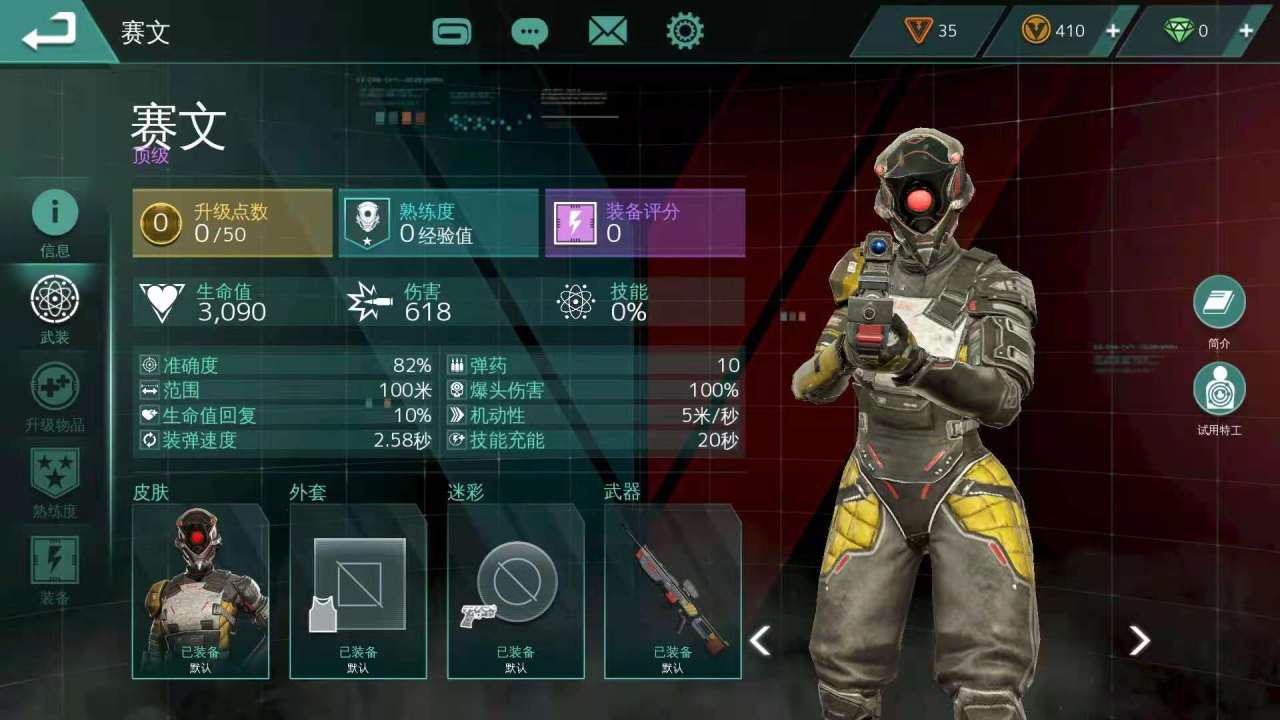Add more gold coins with plus
The image size is (1280, 720).
[x=1112, y=31]
